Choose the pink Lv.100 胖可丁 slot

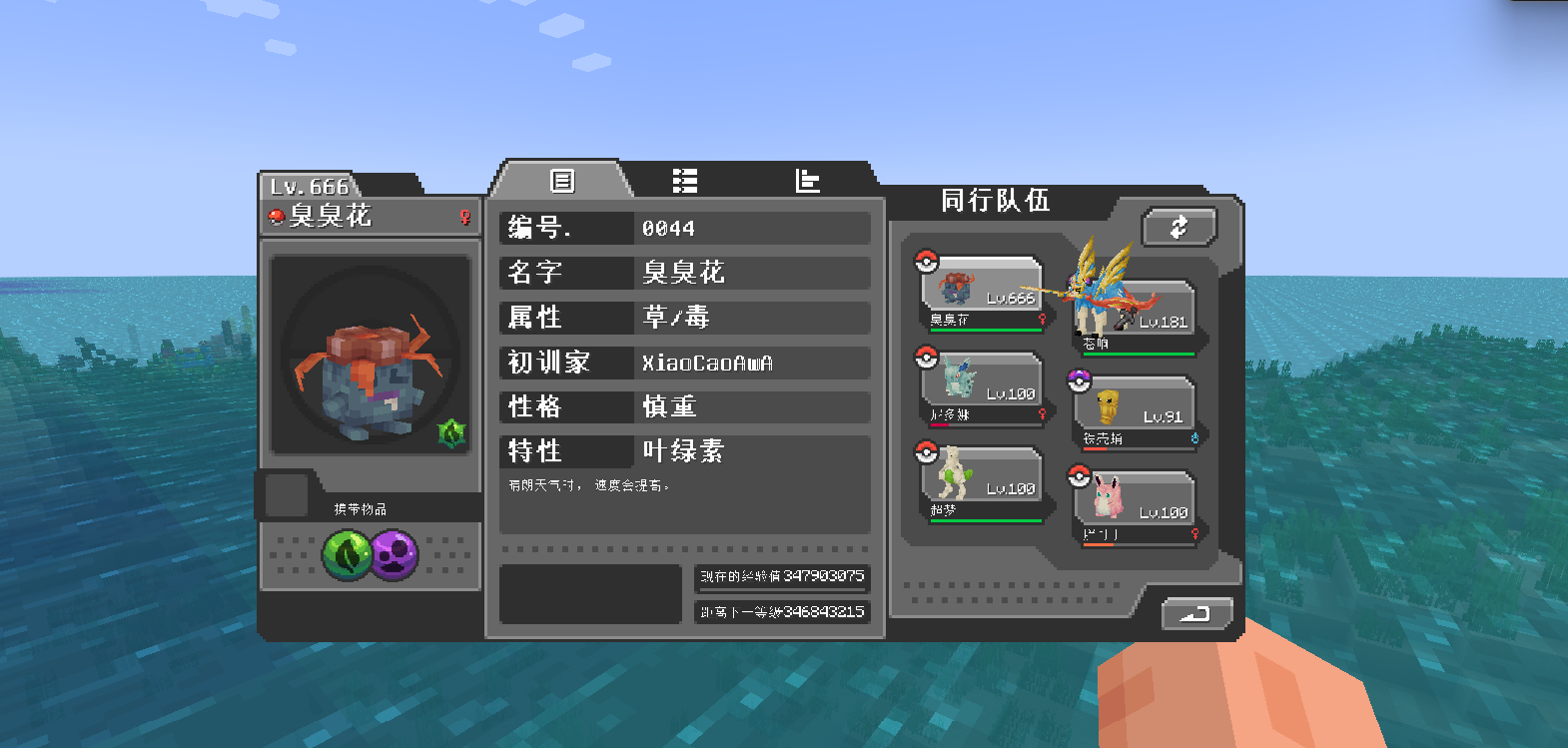coord(1137,507)
